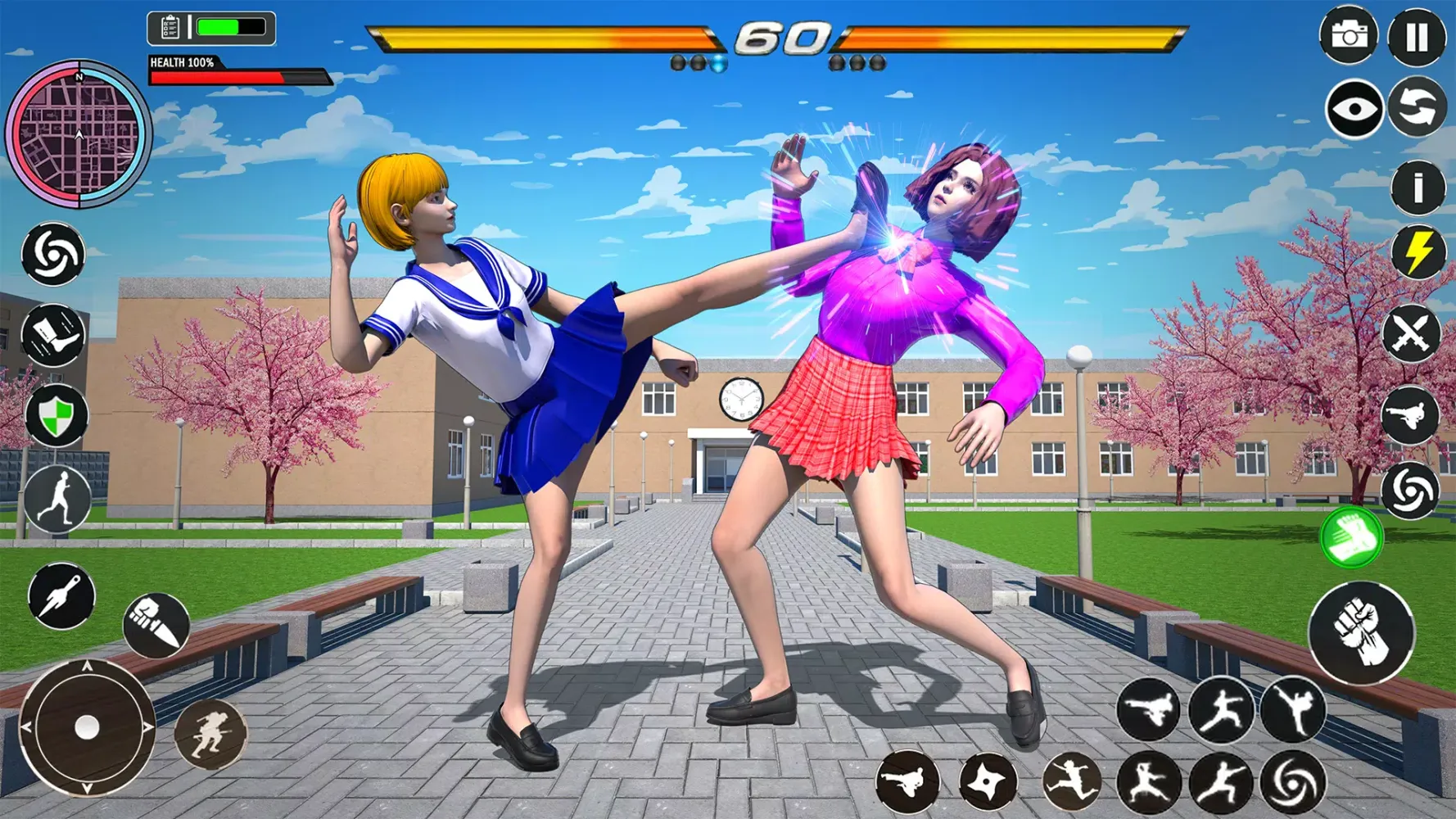The height and width of the screenshot is (819, 1456).
Task: Open the circular city minimap
Action: [x=79, y=133]
